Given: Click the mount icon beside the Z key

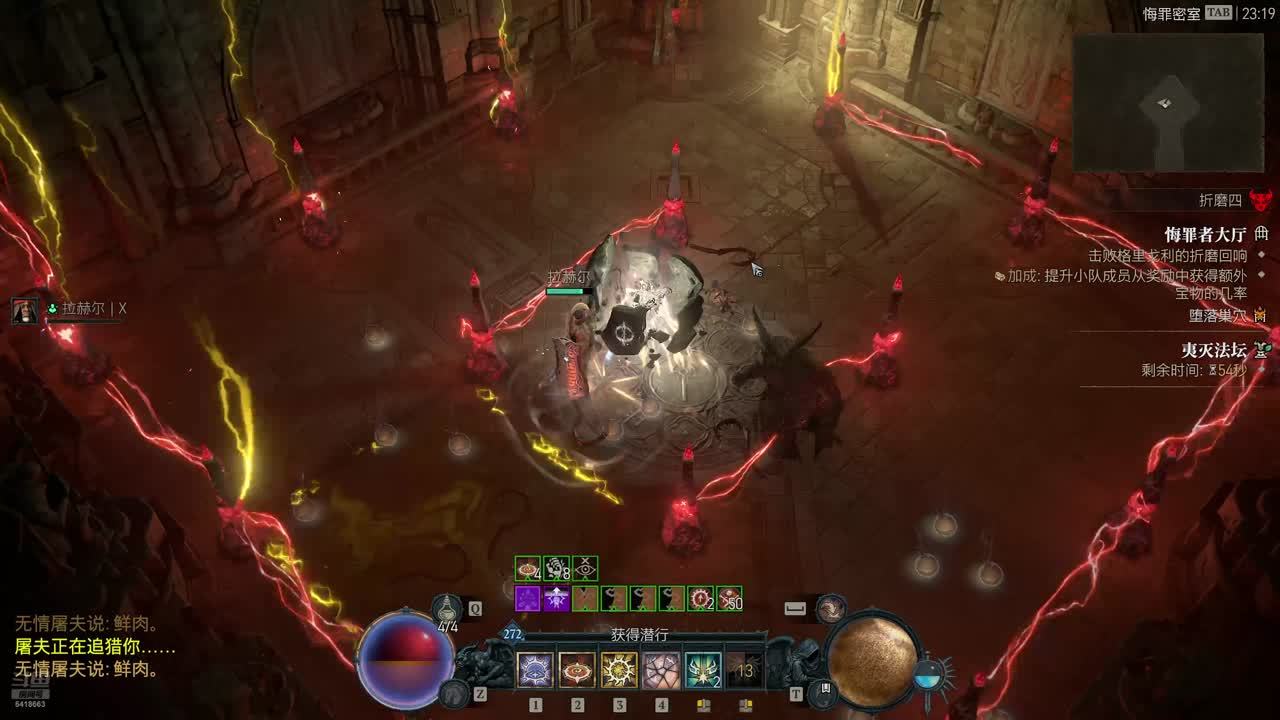Looking at the screenshot, I should point(454,692).
